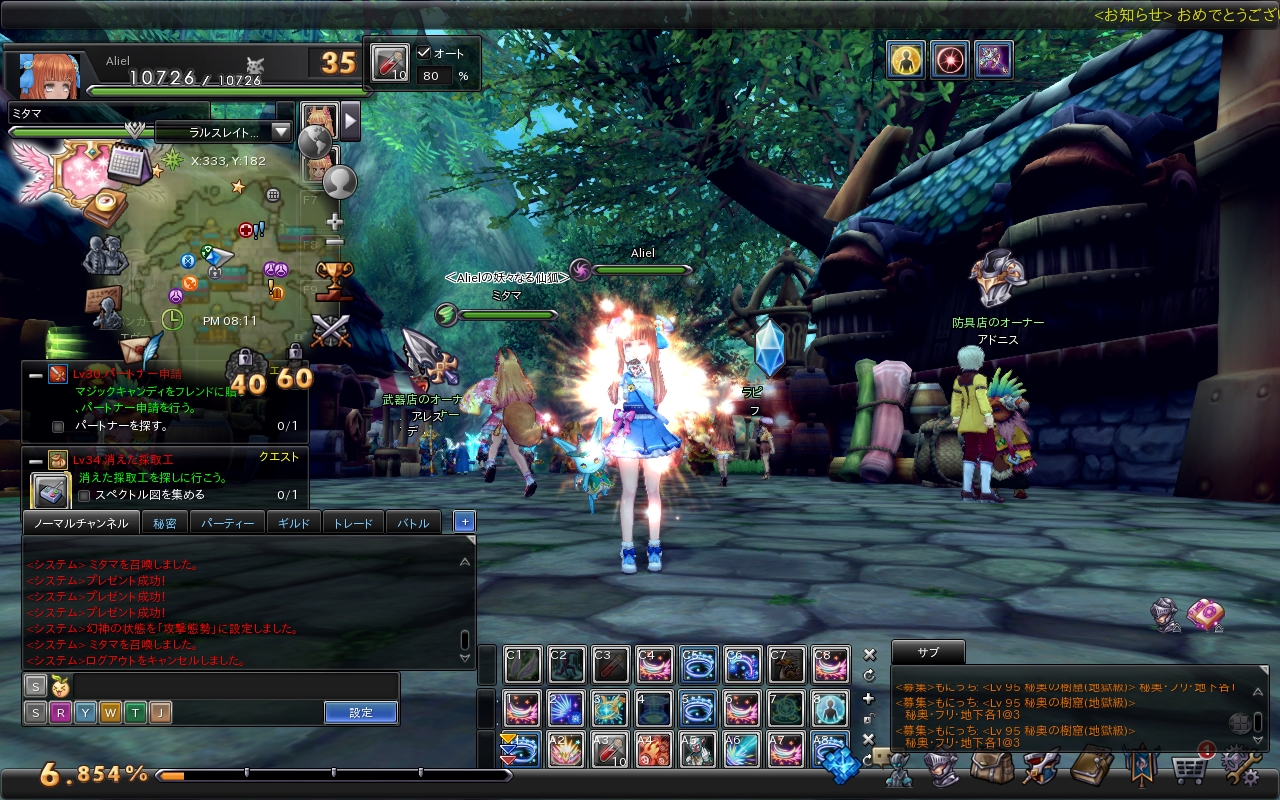Open the crossed swords battle icon
Screen dimensions: 1280x800
(x=329, y=331)
